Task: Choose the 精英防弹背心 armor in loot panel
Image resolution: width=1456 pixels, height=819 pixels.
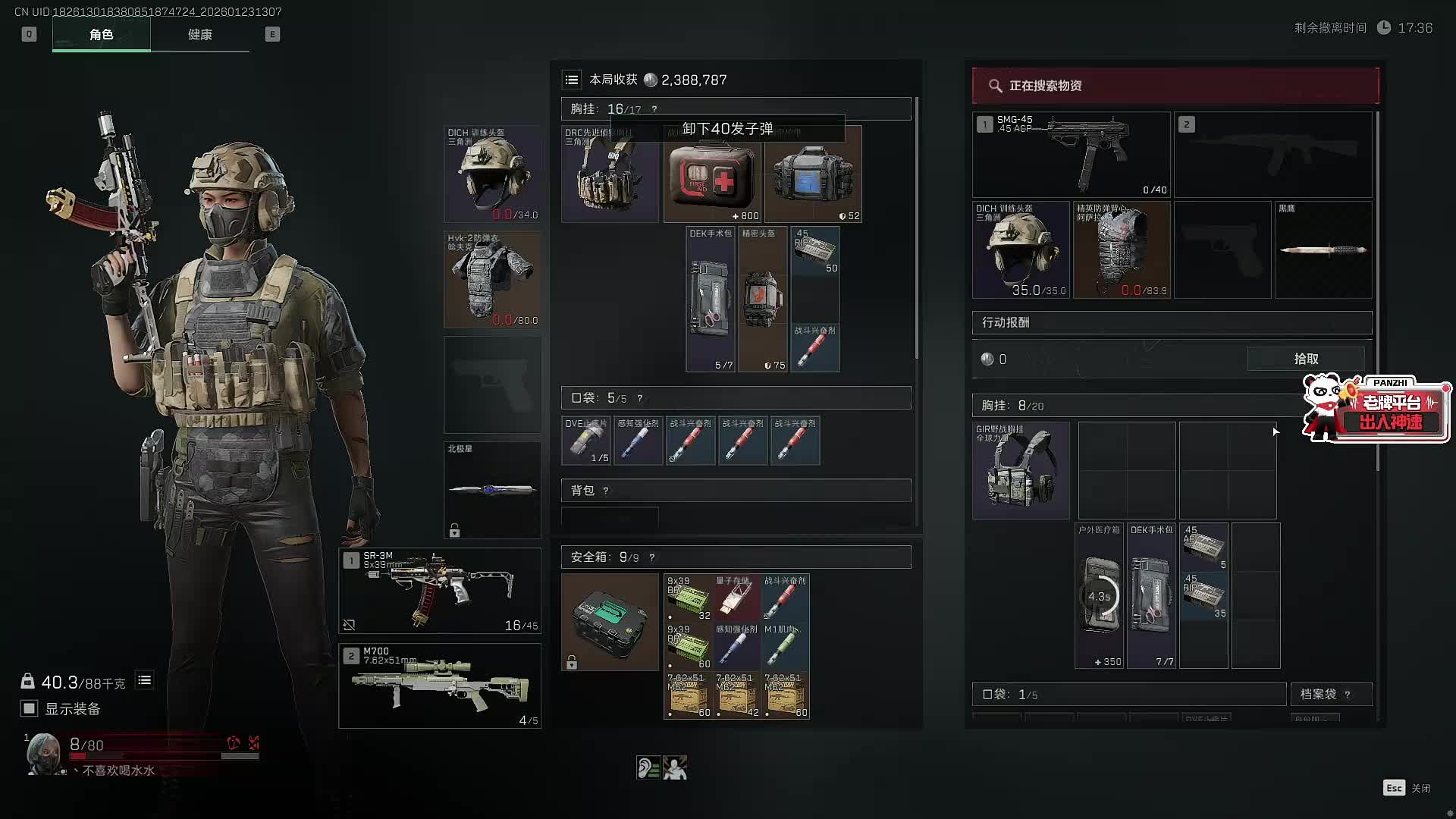Action: [1122, 249]
